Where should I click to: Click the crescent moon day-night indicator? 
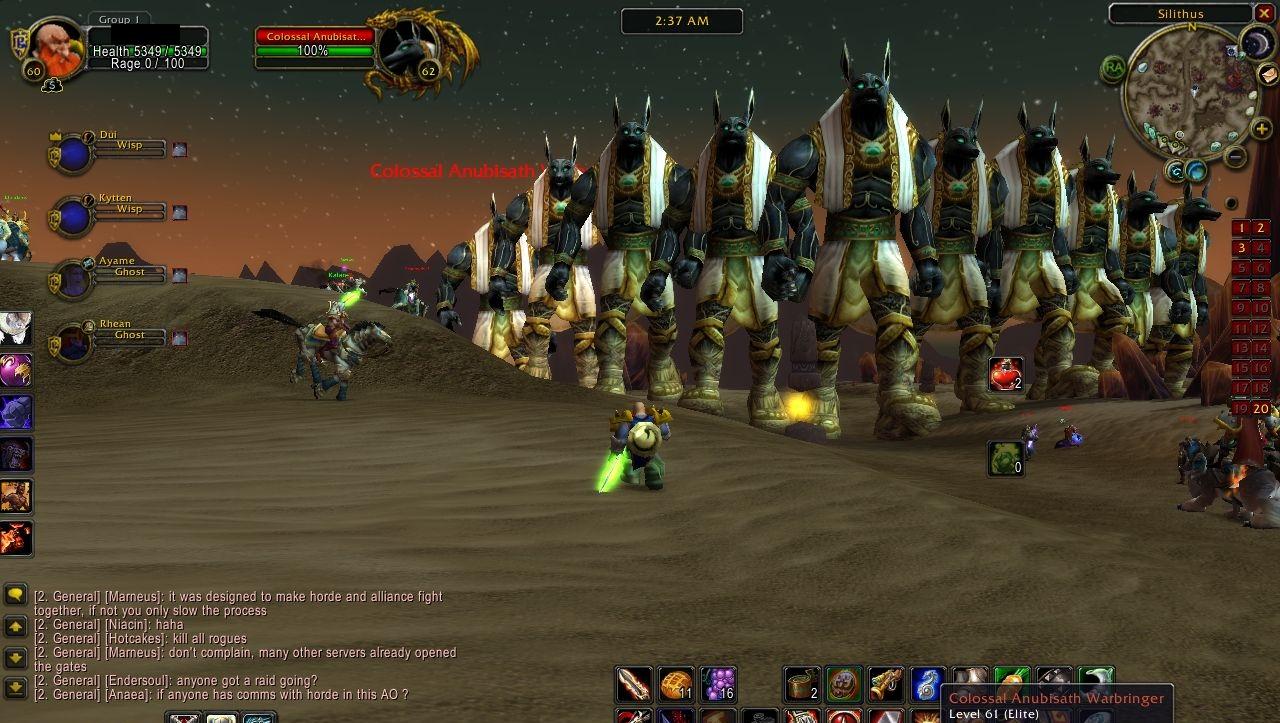(1256, 42)
